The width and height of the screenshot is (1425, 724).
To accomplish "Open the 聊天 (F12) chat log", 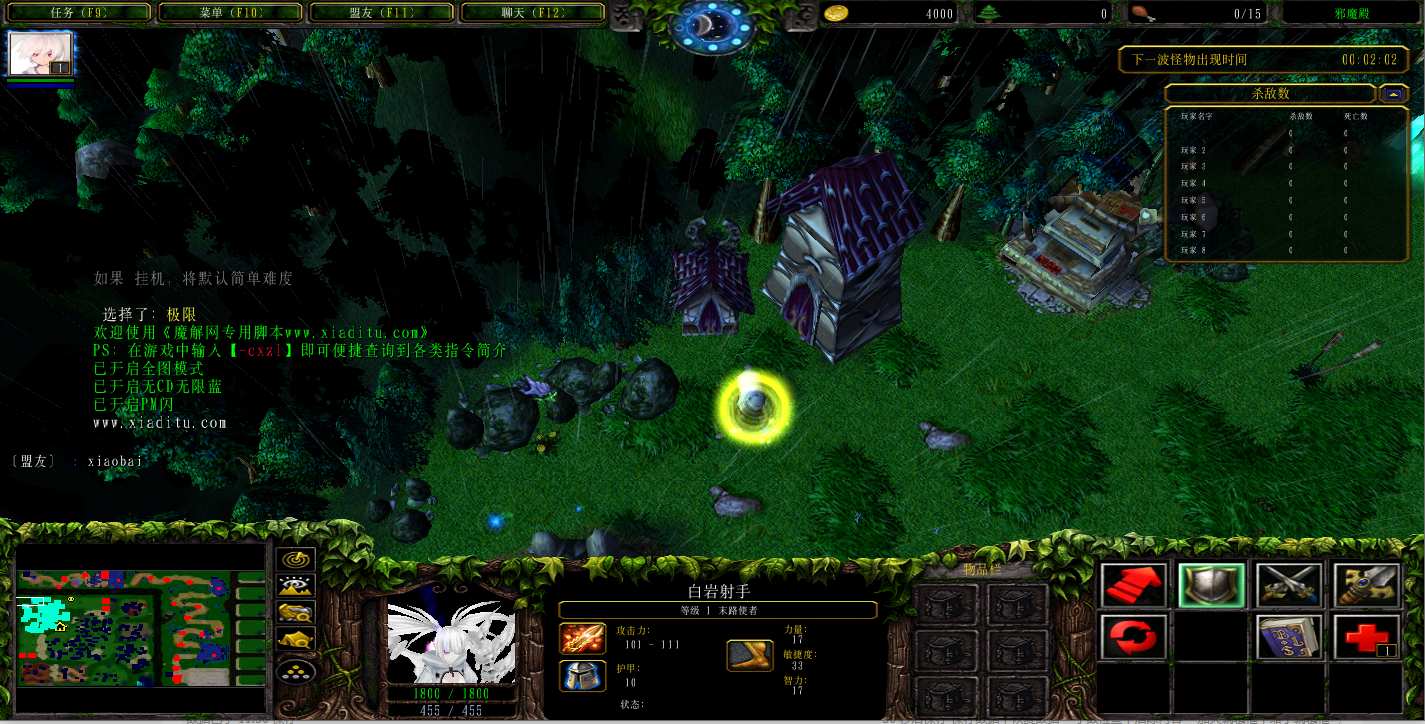I will 532,13.
